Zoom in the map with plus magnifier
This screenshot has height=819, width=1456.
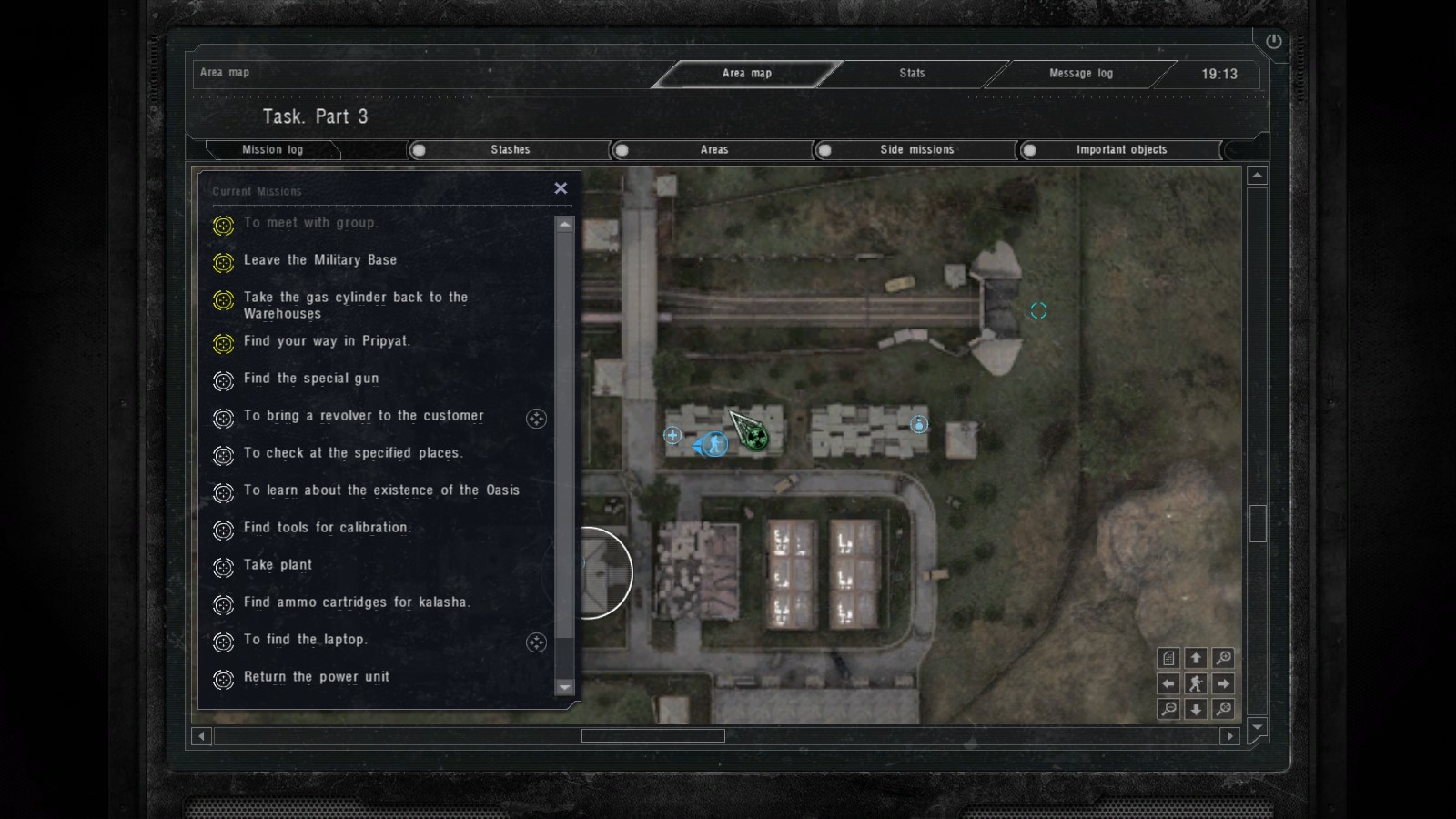pyautogui.click(x=1224, y=658)
